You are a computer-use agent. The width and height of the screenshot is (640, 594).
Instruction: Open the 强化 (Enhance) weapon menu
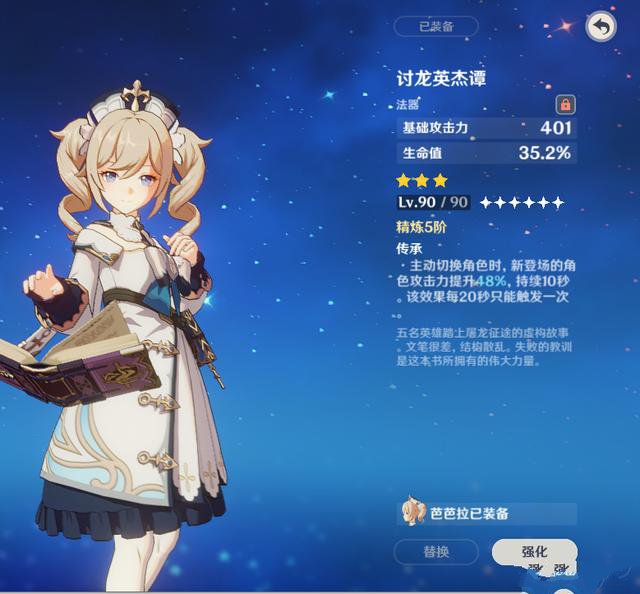pos(534,551)
